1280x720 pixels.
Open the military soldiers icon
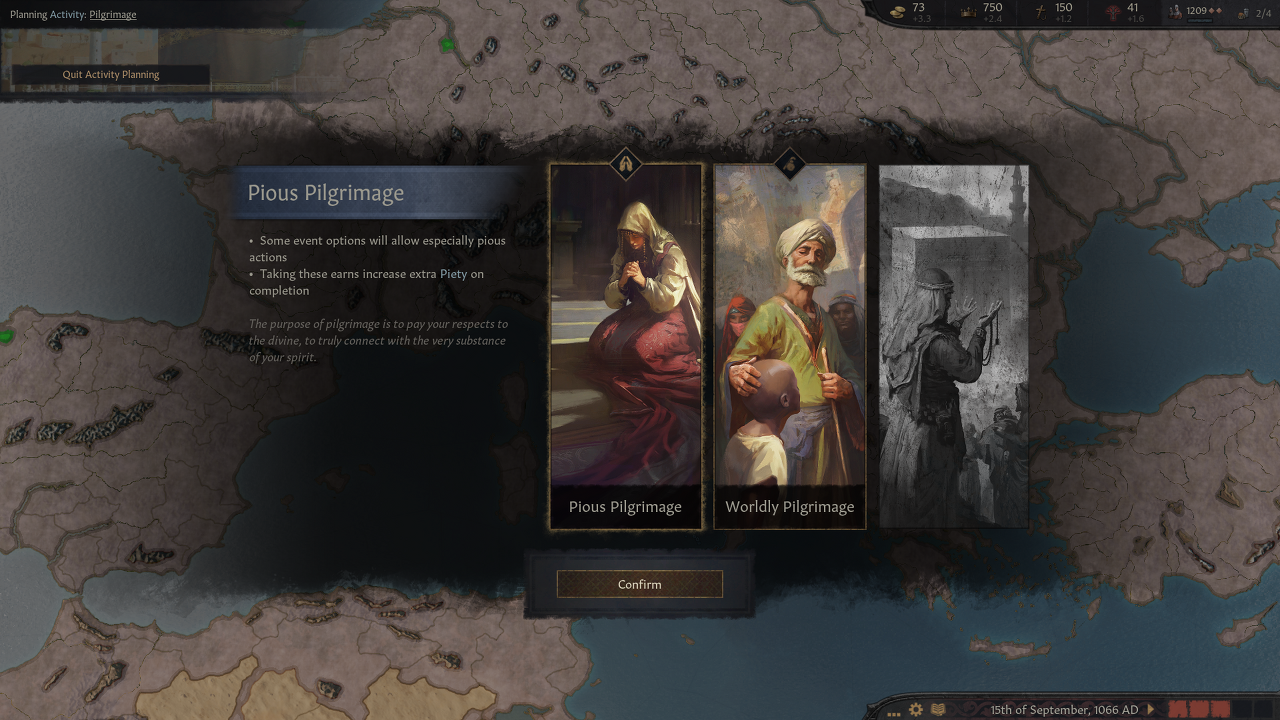pyautogui.click(x=1175, y=11)
